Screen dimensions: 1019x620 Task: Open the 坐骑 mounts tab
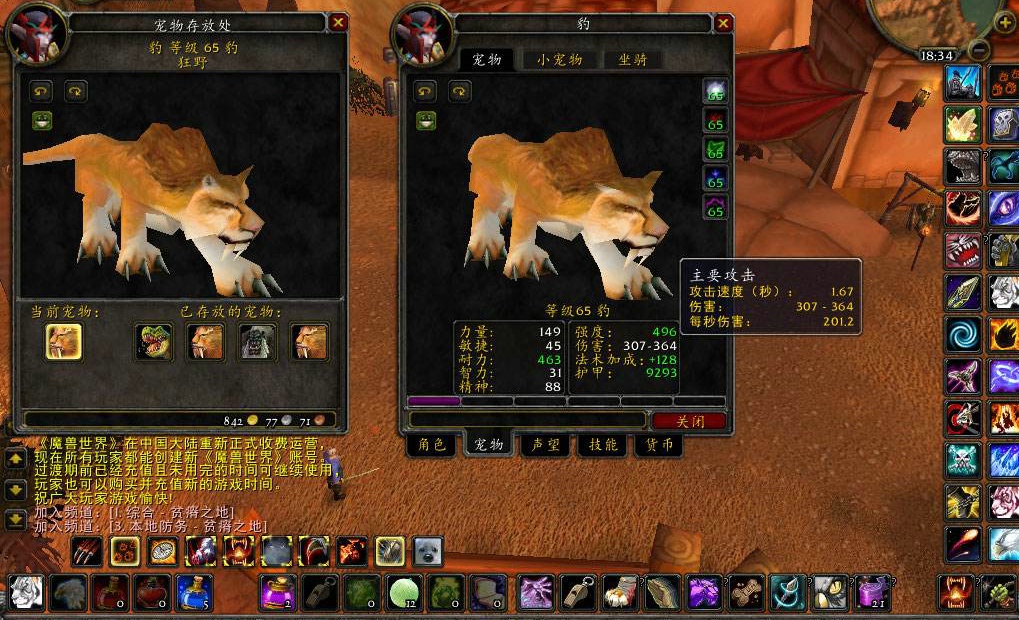click(x=633, y=60)
